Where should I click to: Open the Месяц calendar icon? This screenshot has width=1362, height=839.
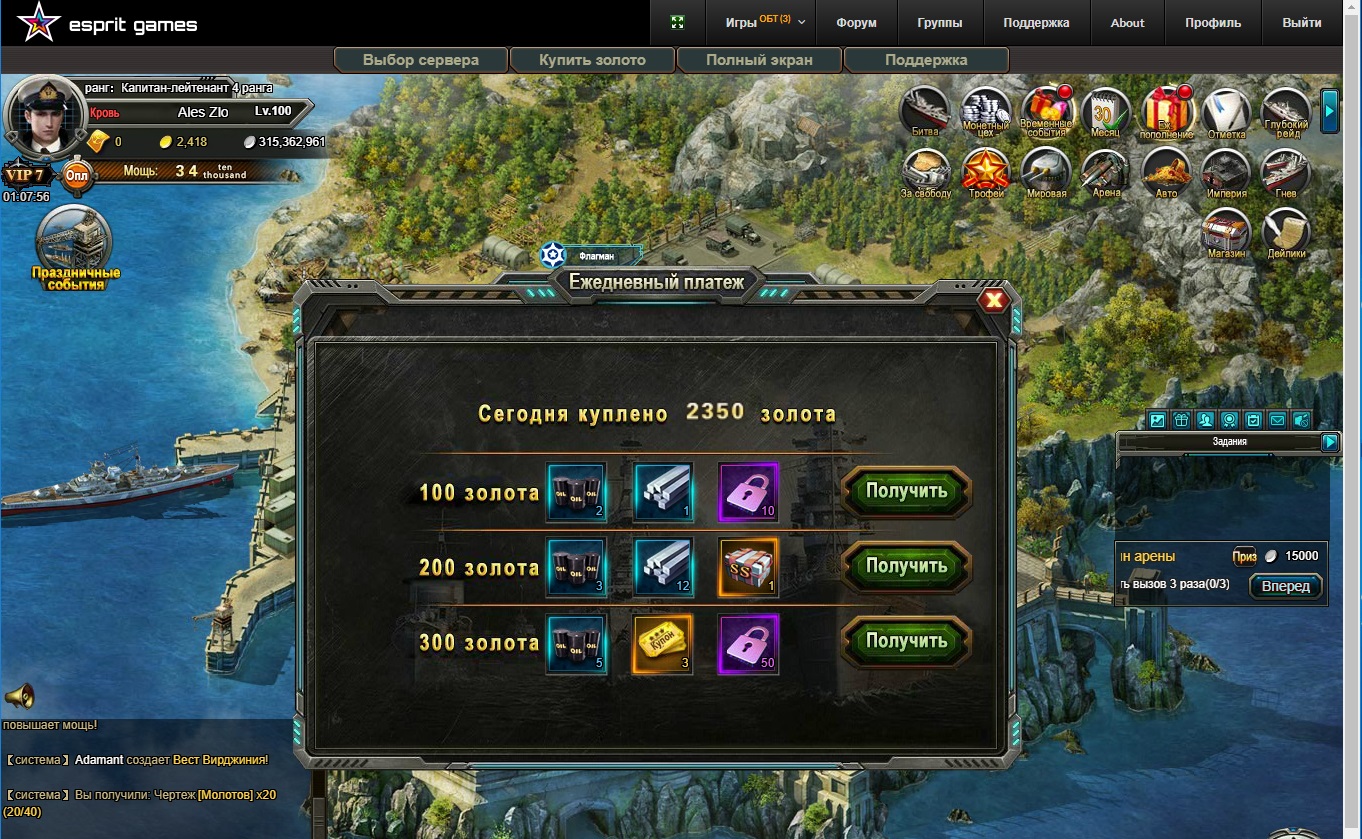pyautogui.click(x=1105, y=112)
